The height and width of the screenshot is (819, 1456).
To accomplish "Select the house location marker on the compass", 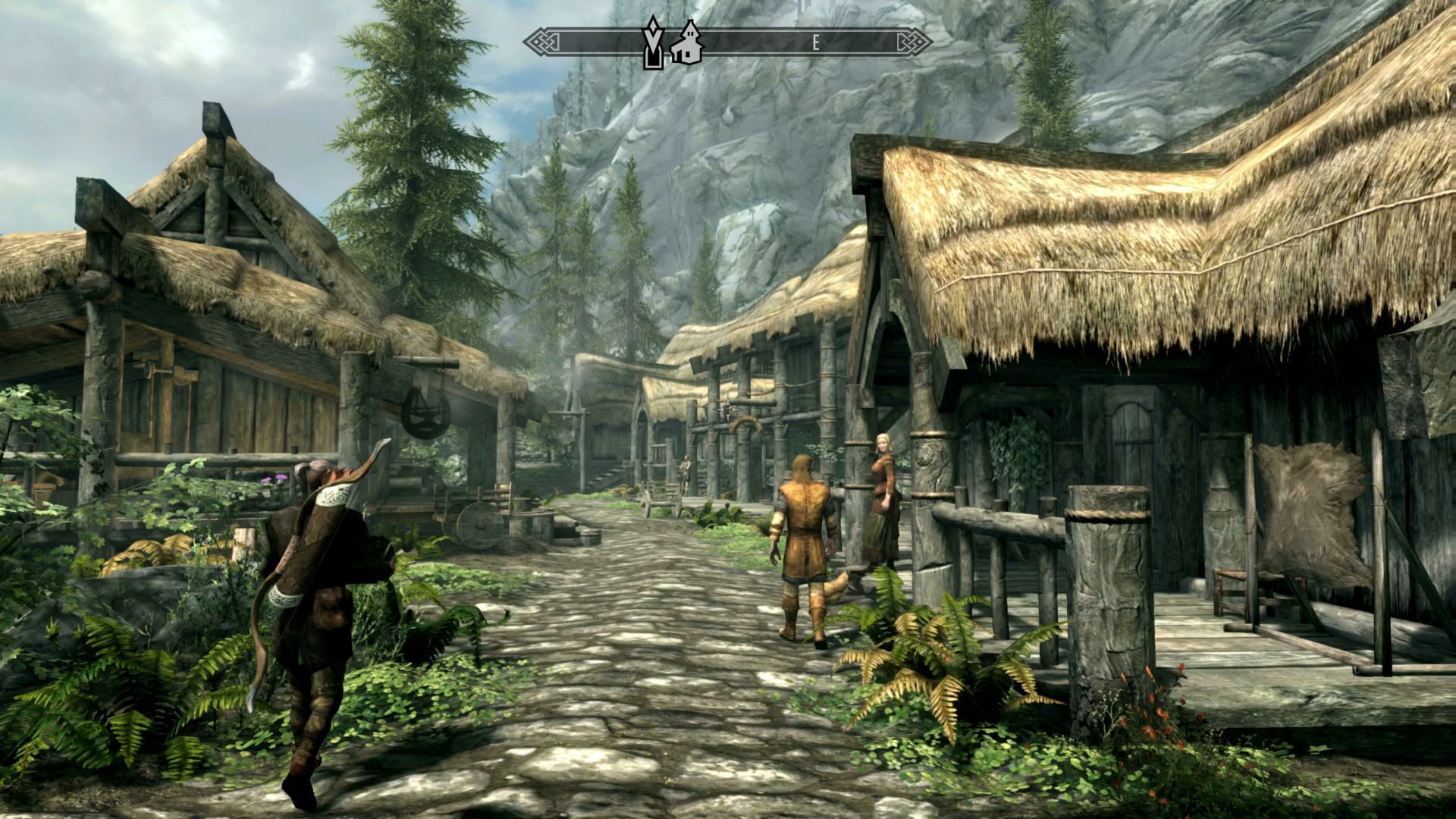I will [x=687, y=42].
